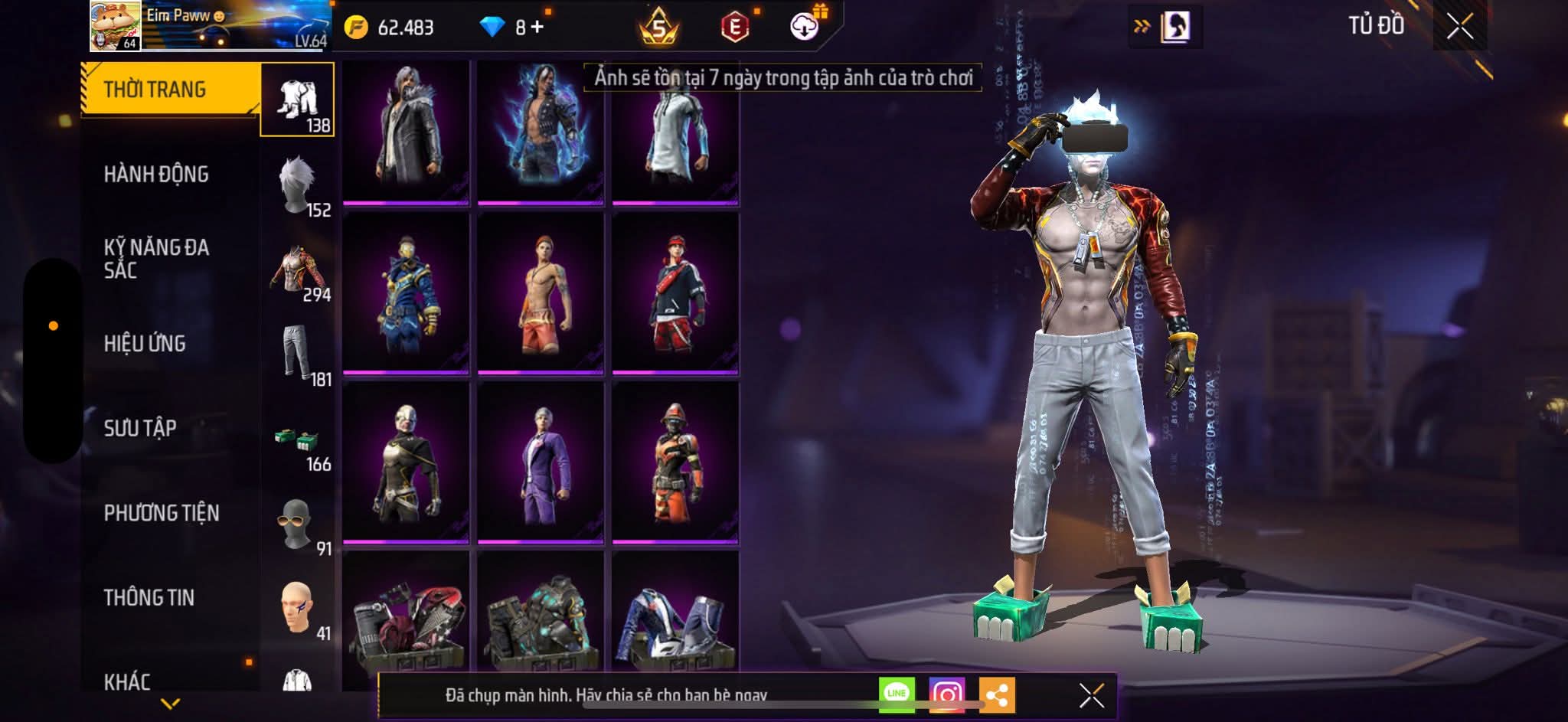Open the orange share options button

tap(997, 694)
